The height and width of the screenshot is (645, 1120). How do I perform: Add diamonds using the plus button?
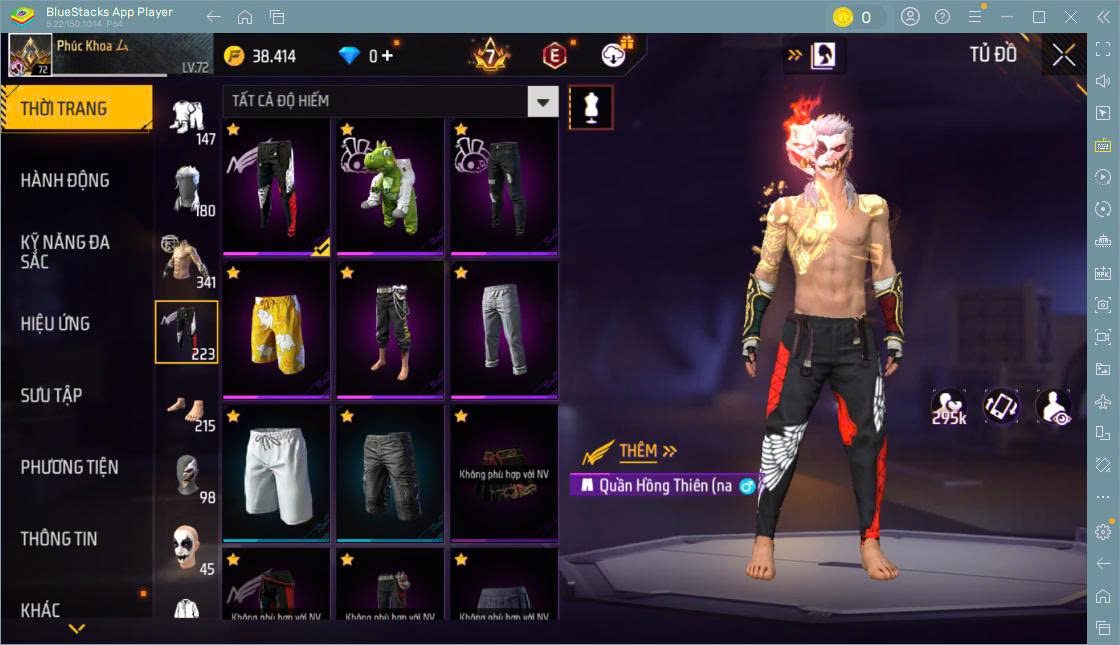pyautogui.click(x=387, y=56)
